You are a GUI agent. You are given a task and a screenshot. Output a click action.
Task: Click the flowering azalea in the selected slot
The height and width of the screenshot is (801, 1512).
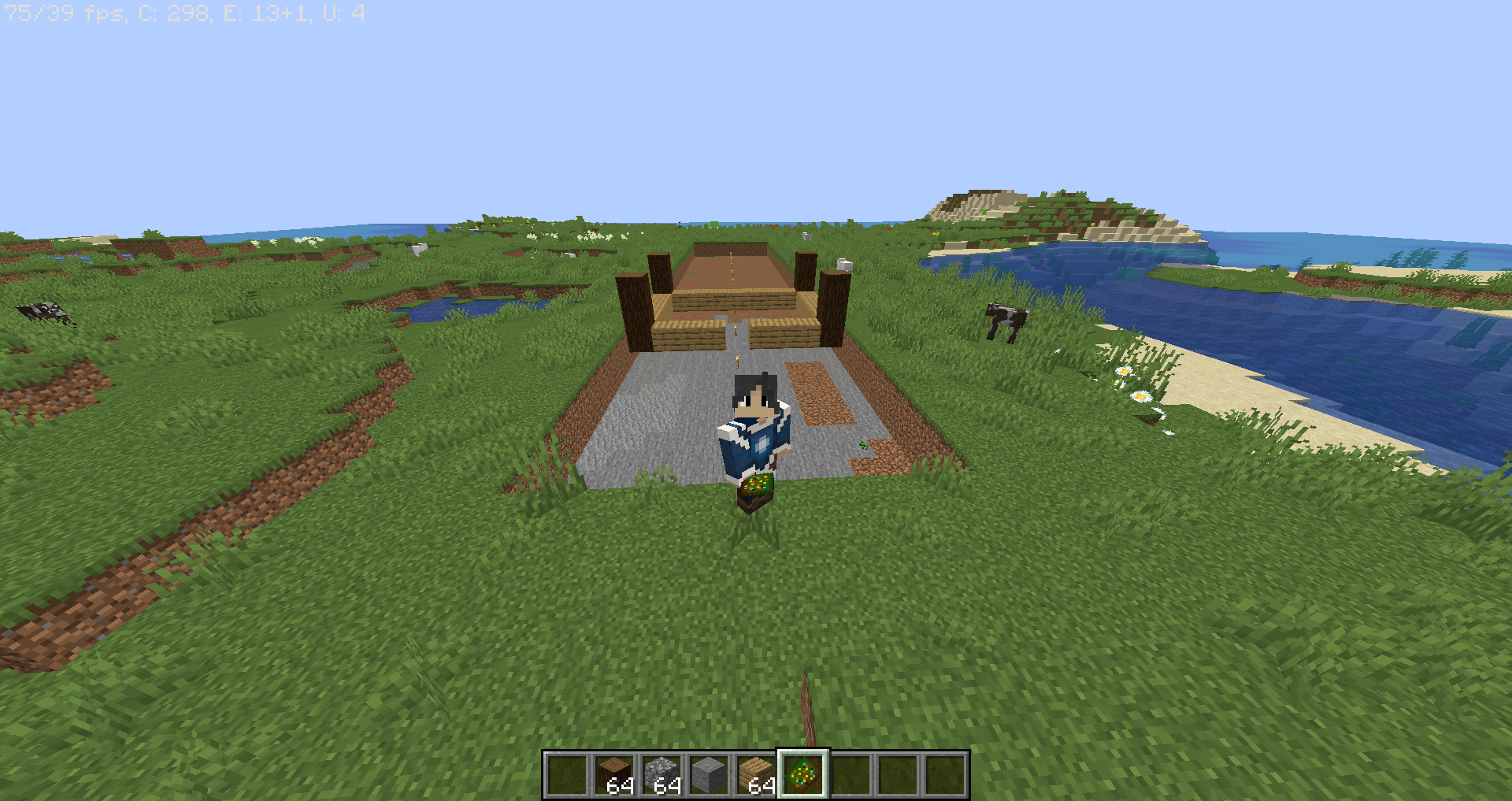click(x=804, y=775)
